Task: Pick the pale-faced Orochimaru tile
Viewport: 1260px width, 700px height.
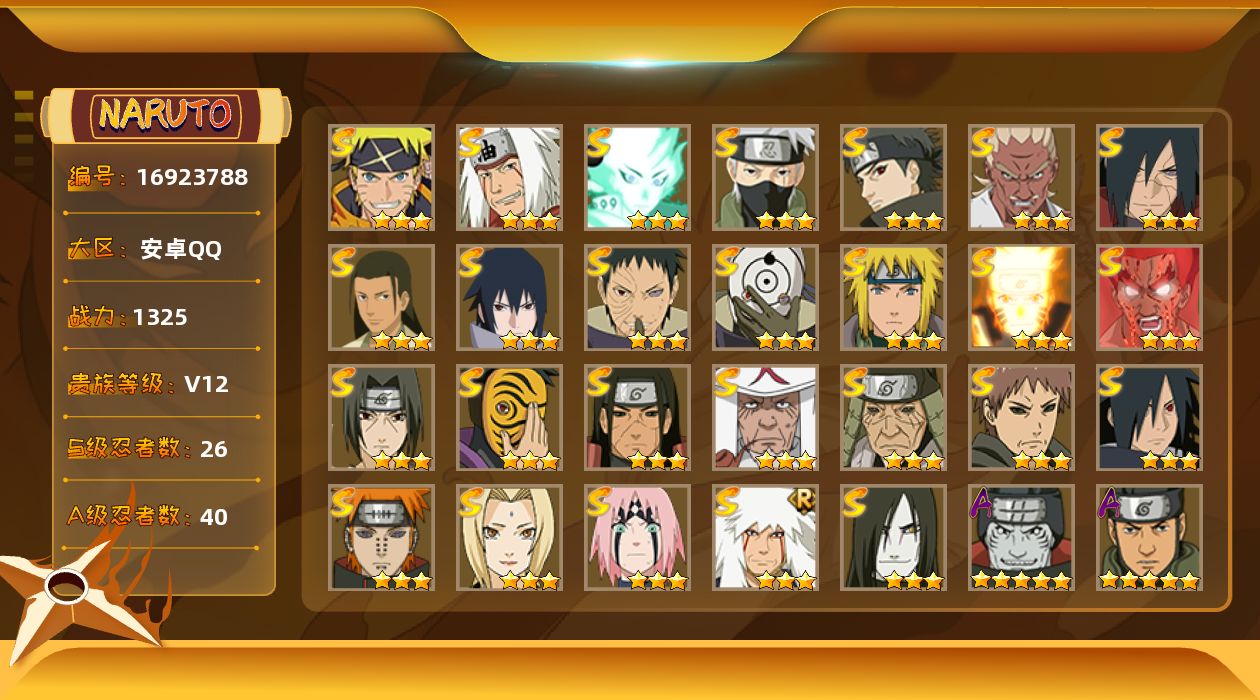Action: tap(893, 537)
